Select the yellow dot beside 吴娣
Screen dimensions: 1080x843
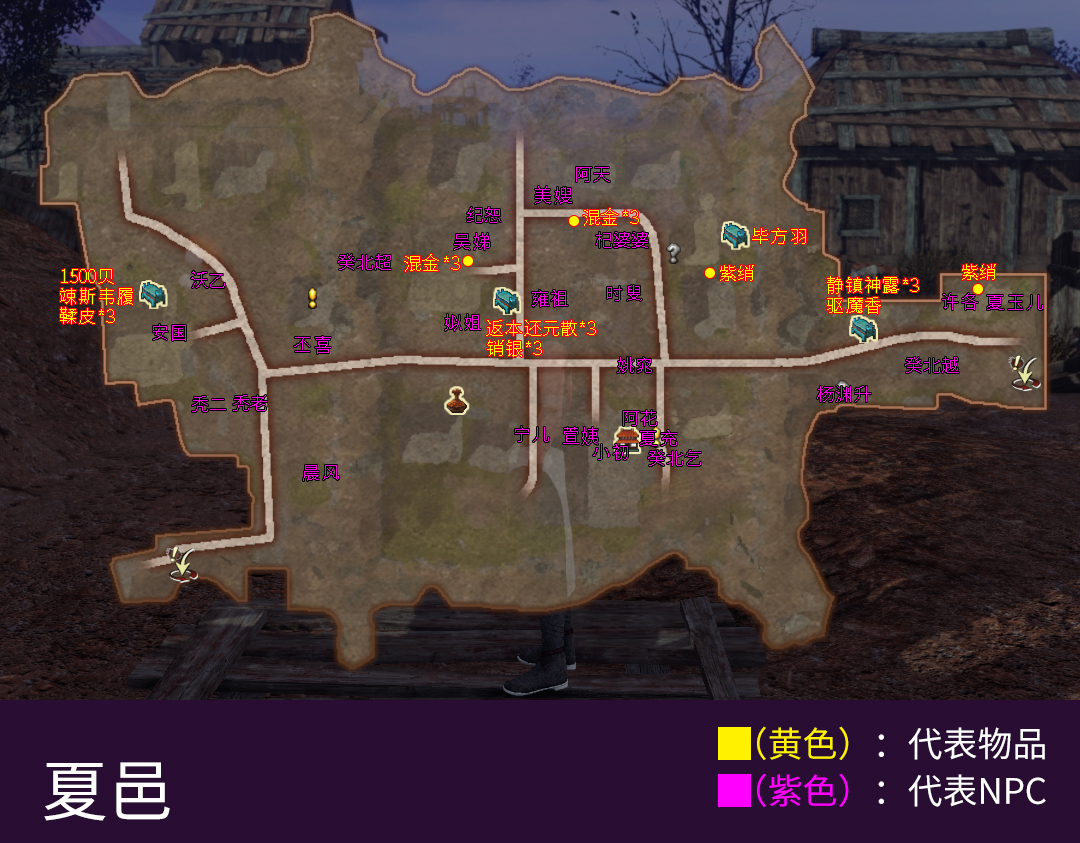(468, 262)
